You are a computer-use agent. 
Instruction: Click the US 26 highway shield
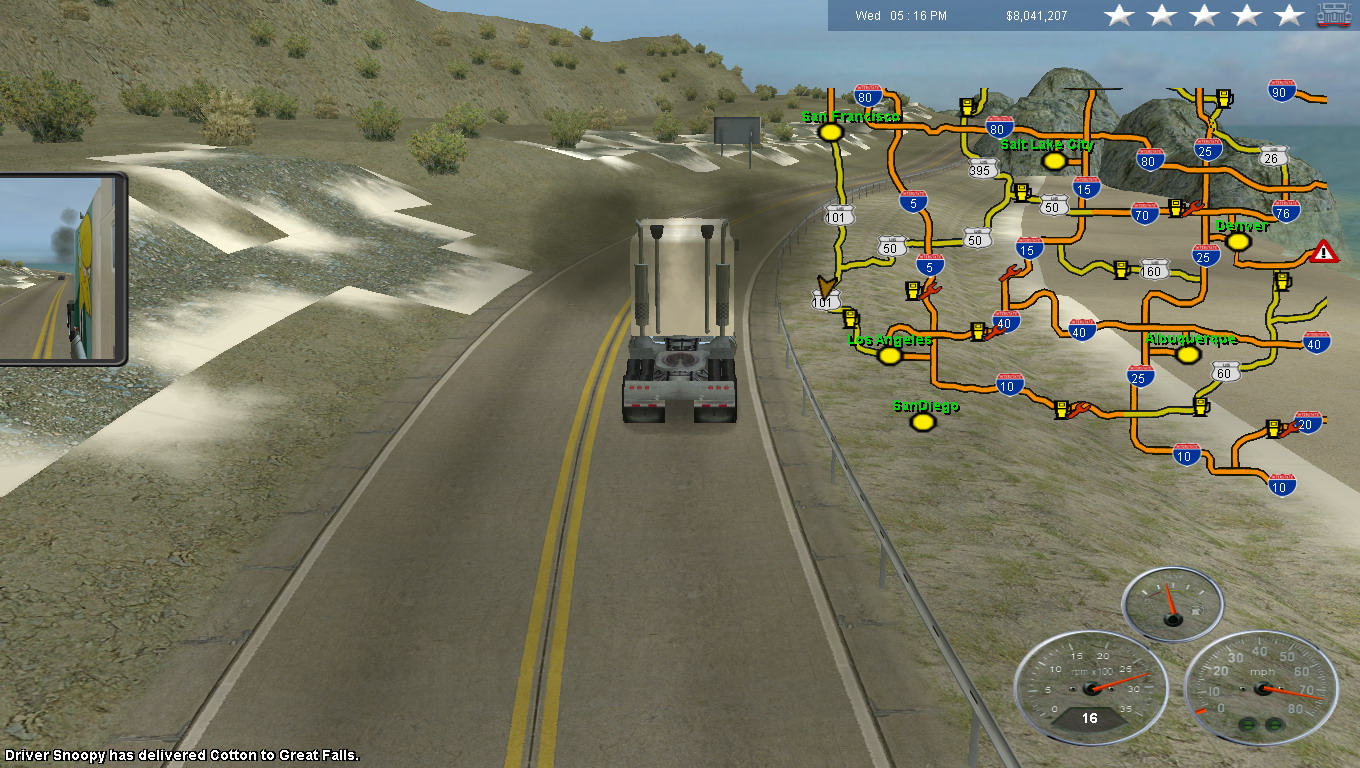click(x=1271, y=157)
